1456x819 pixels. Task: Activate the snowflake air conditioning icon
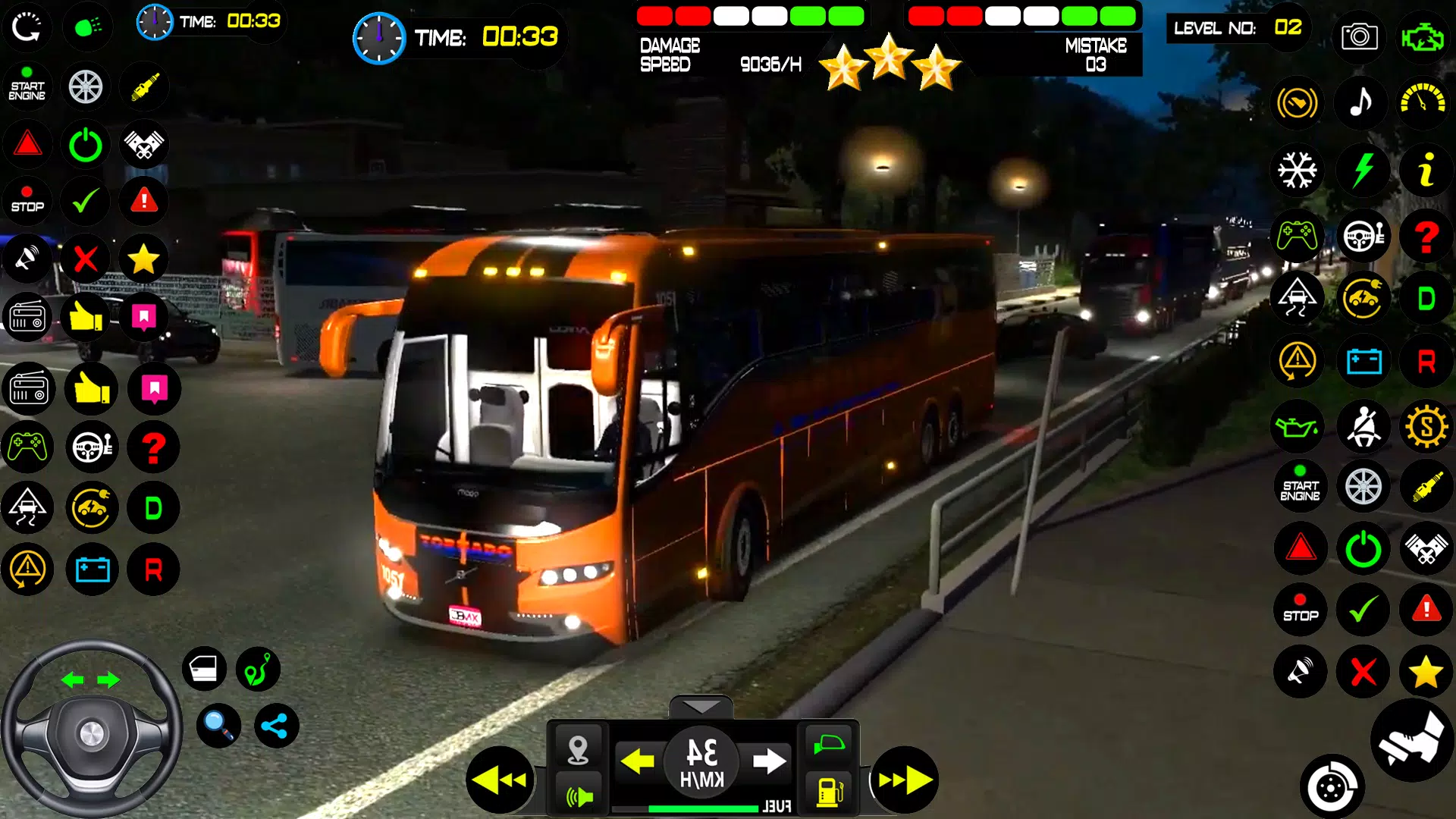coord(1298,170)
